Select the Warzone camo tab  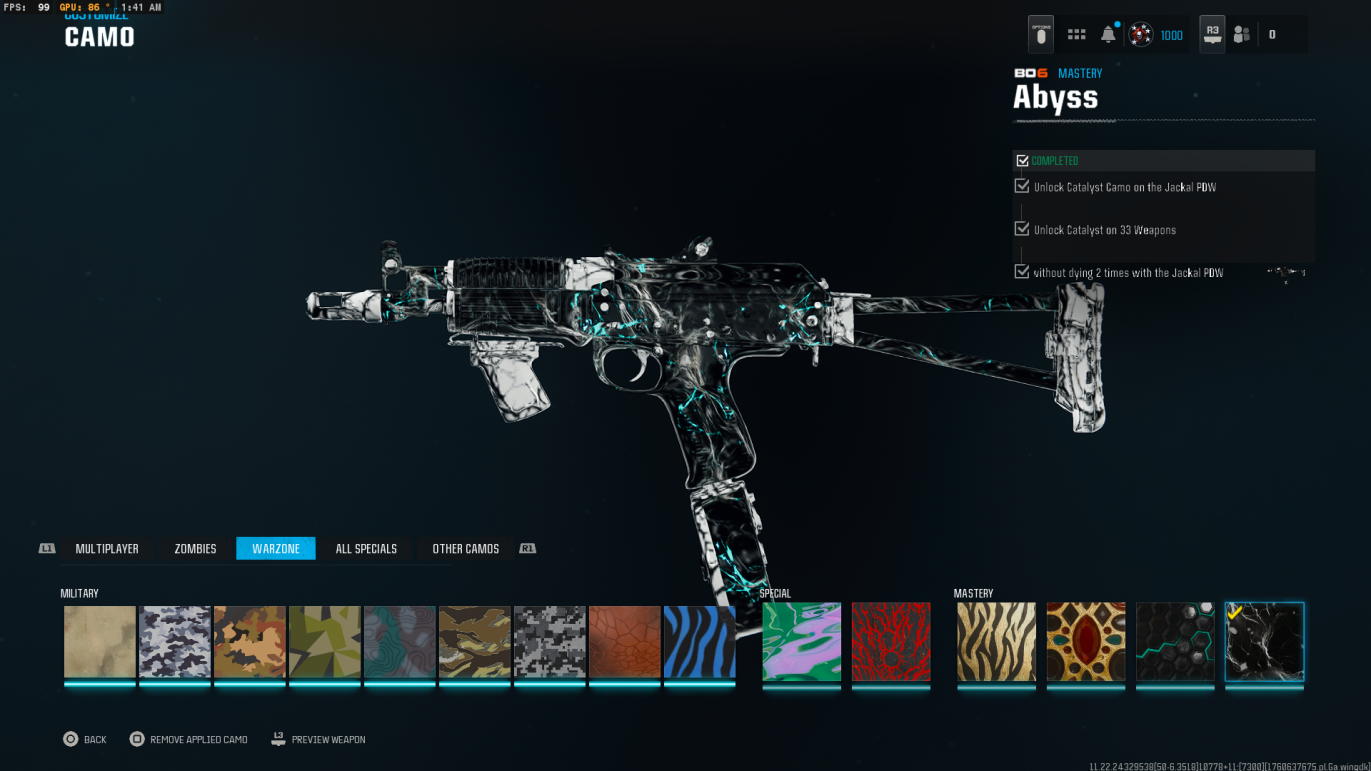(276, 548)
